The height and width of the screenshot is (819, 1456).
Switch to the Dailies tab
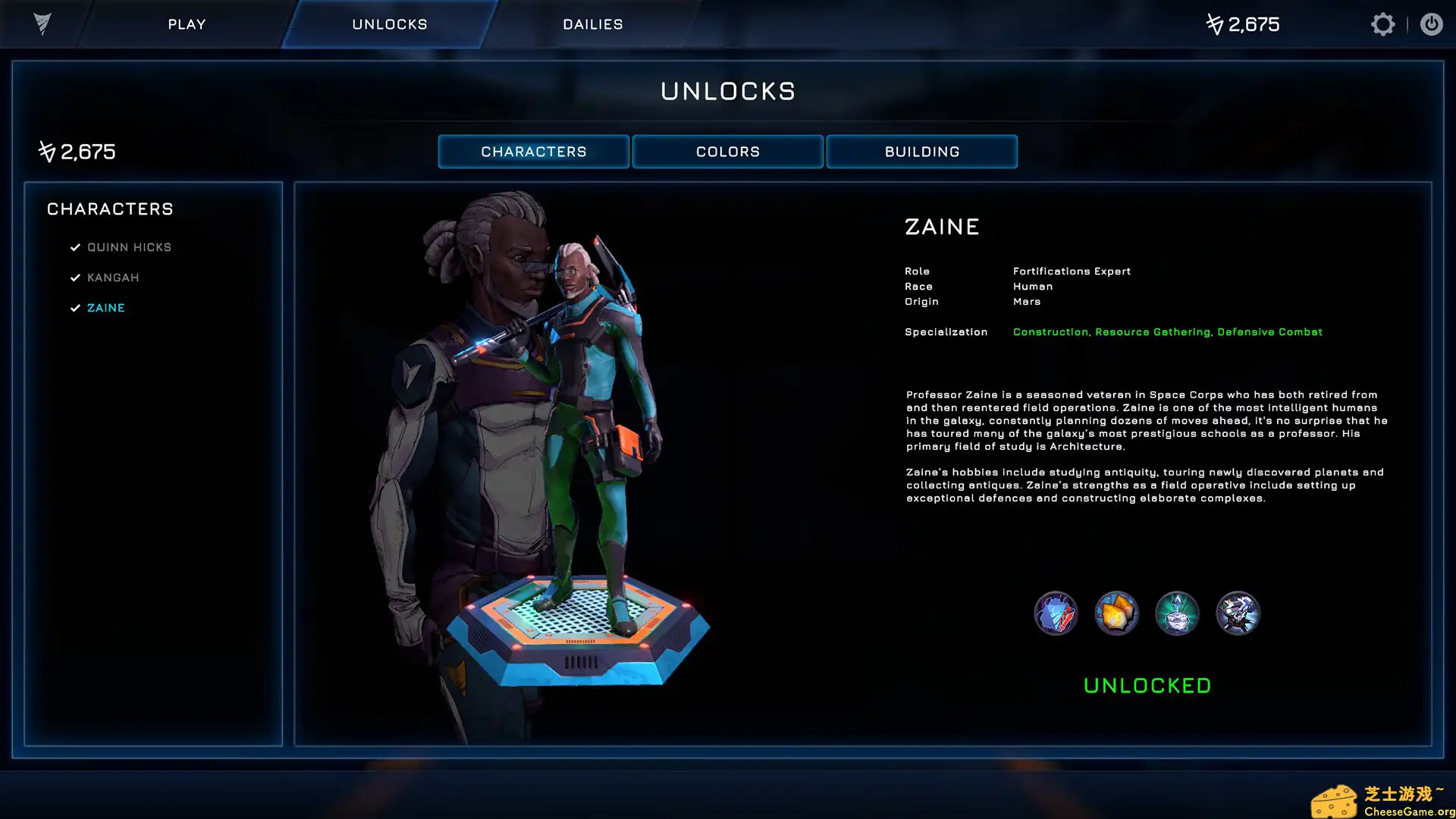(592, 24)
